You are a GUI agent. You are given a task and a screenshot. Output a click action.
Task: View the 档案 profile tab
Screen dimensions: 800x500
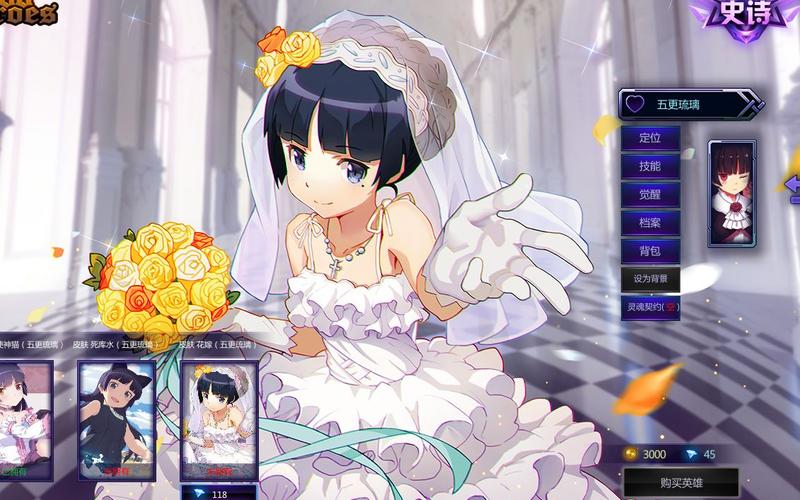pos(650,222)
